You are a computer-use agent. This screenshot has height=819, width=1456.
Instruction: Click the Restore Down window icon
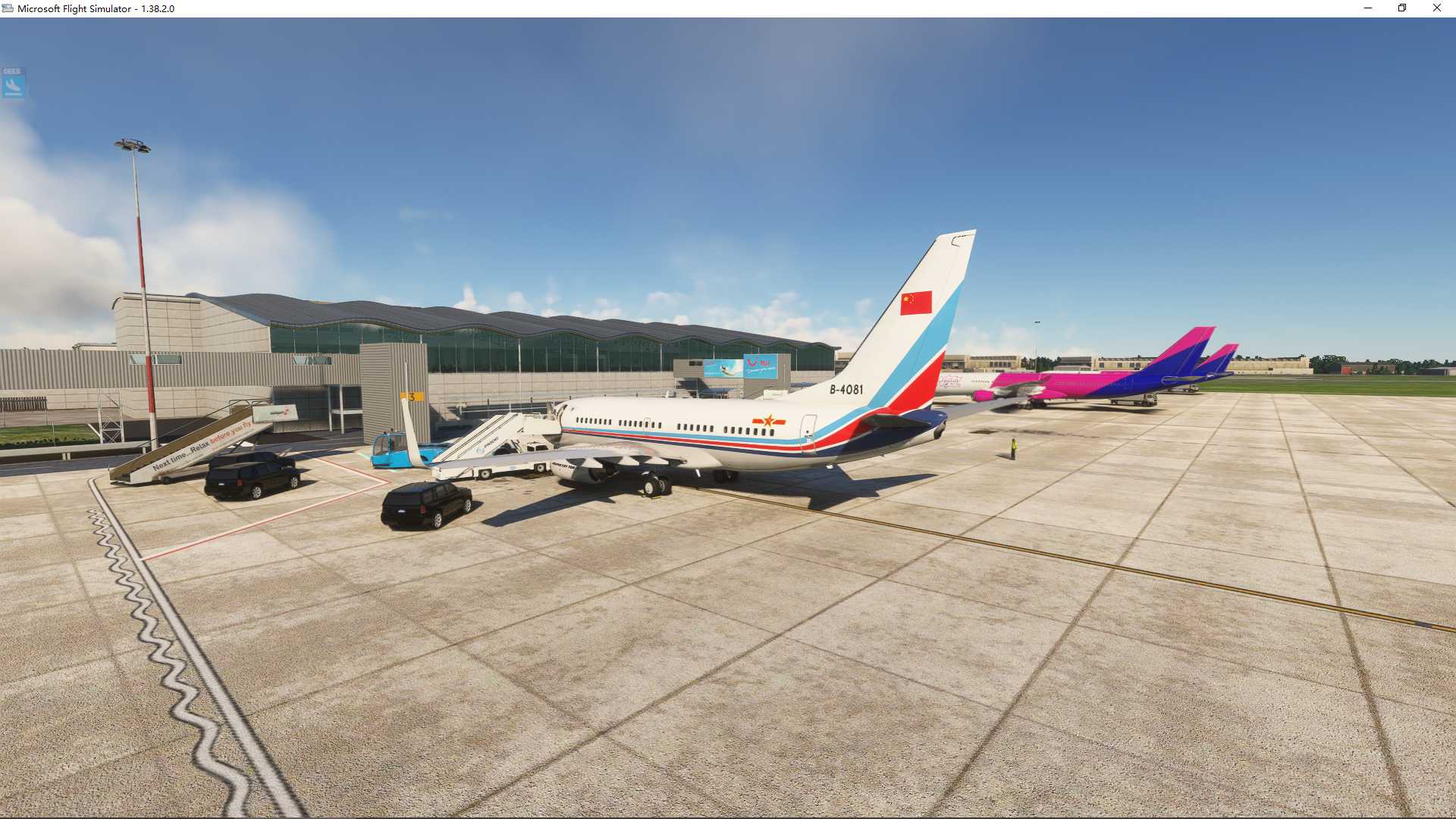(x=1402, y=8)
